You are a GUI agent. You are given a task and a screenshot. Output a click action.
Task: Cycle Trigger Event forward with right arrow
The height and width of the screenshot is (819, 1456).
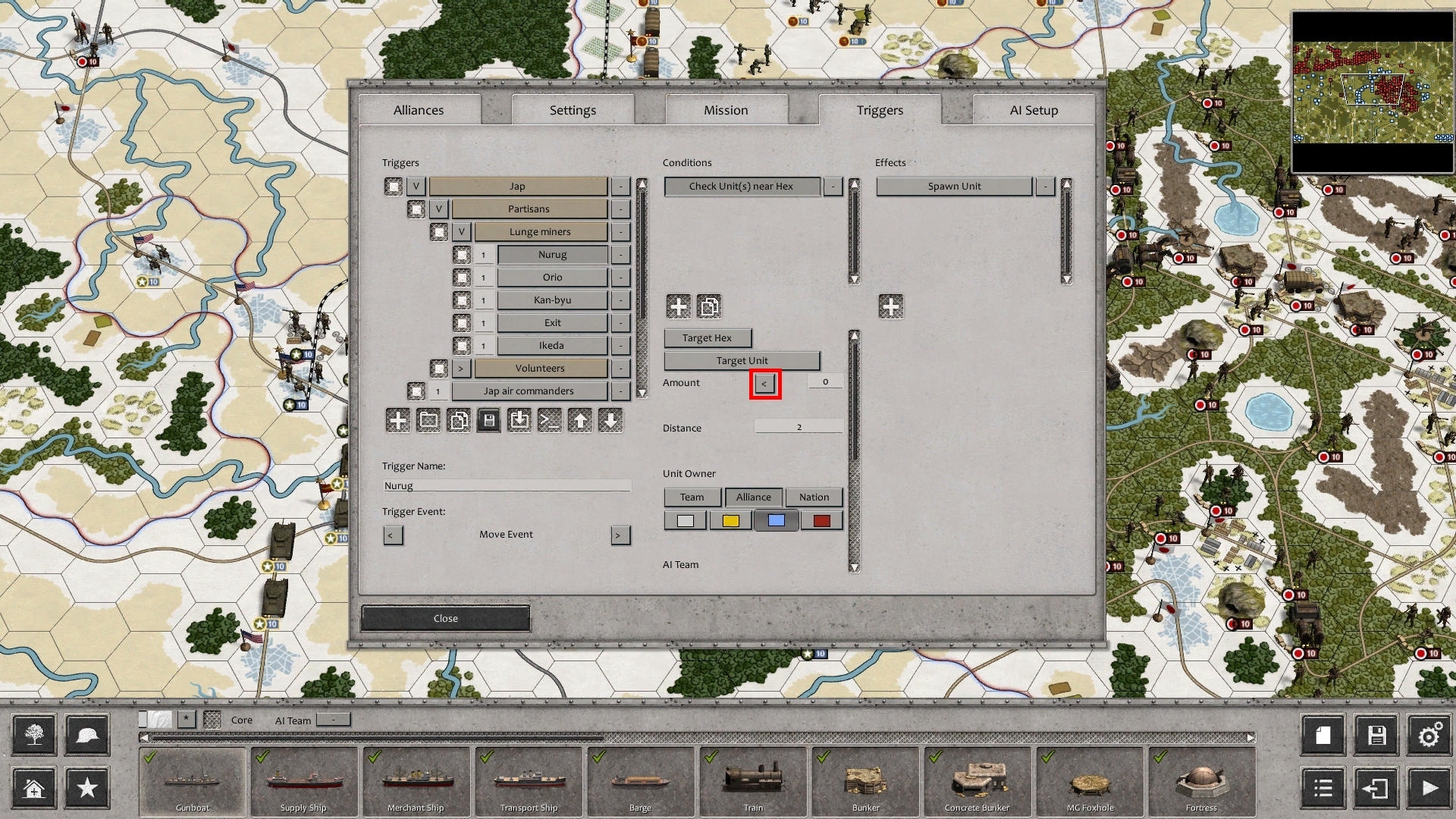click(621, 535)
